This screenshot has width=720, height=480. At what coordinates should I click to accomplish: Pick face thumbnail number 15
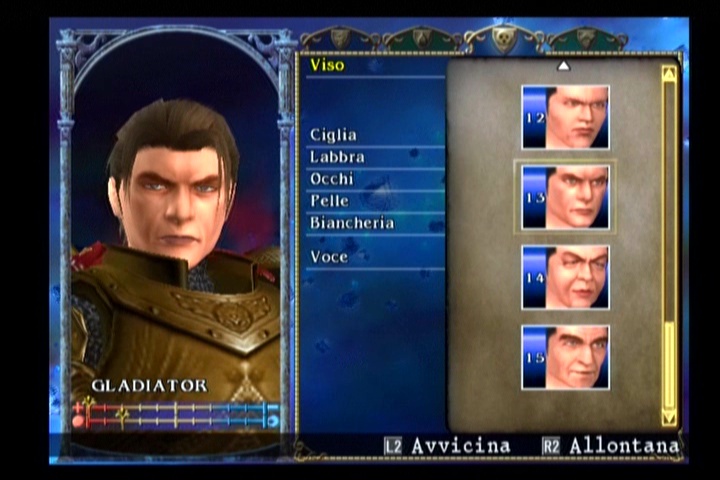pyautogui.click(x=565, y=357)
